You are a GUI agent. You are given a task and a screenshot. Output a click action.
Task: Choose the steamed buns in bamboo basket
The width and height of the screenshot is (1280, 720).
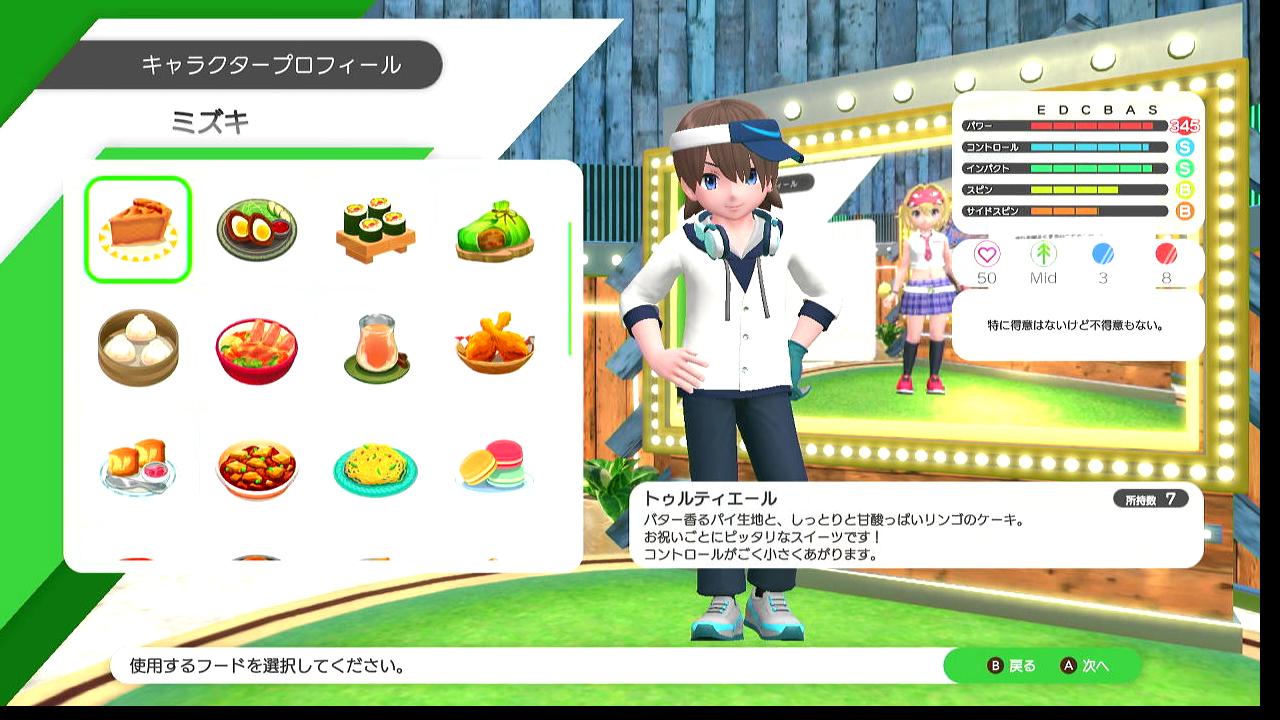(x=138, y=347)
